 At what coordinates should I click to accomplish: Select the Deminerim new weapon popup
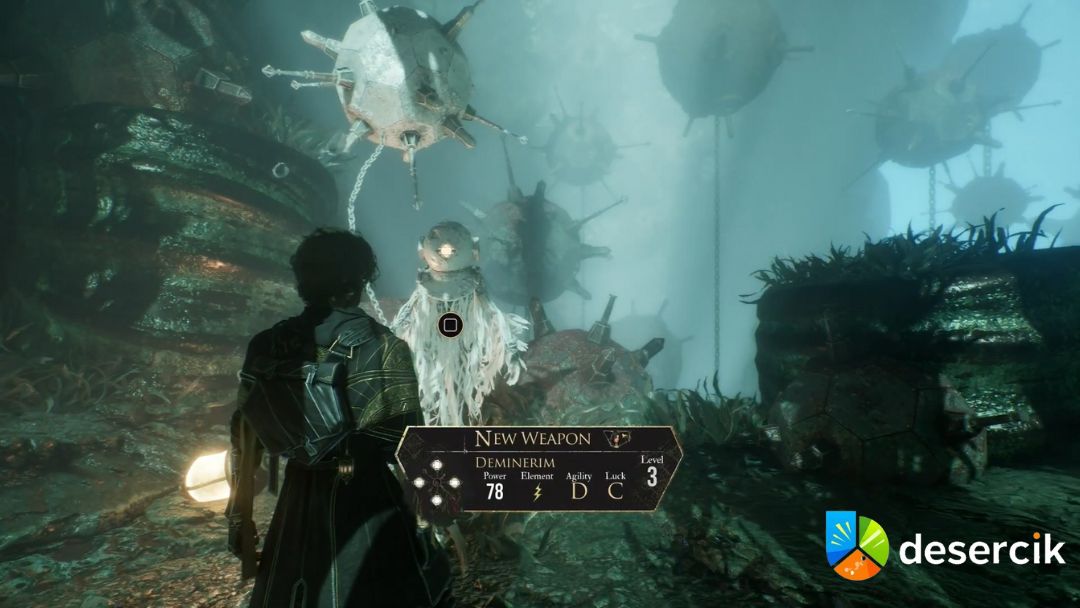[x=540, y=470]
